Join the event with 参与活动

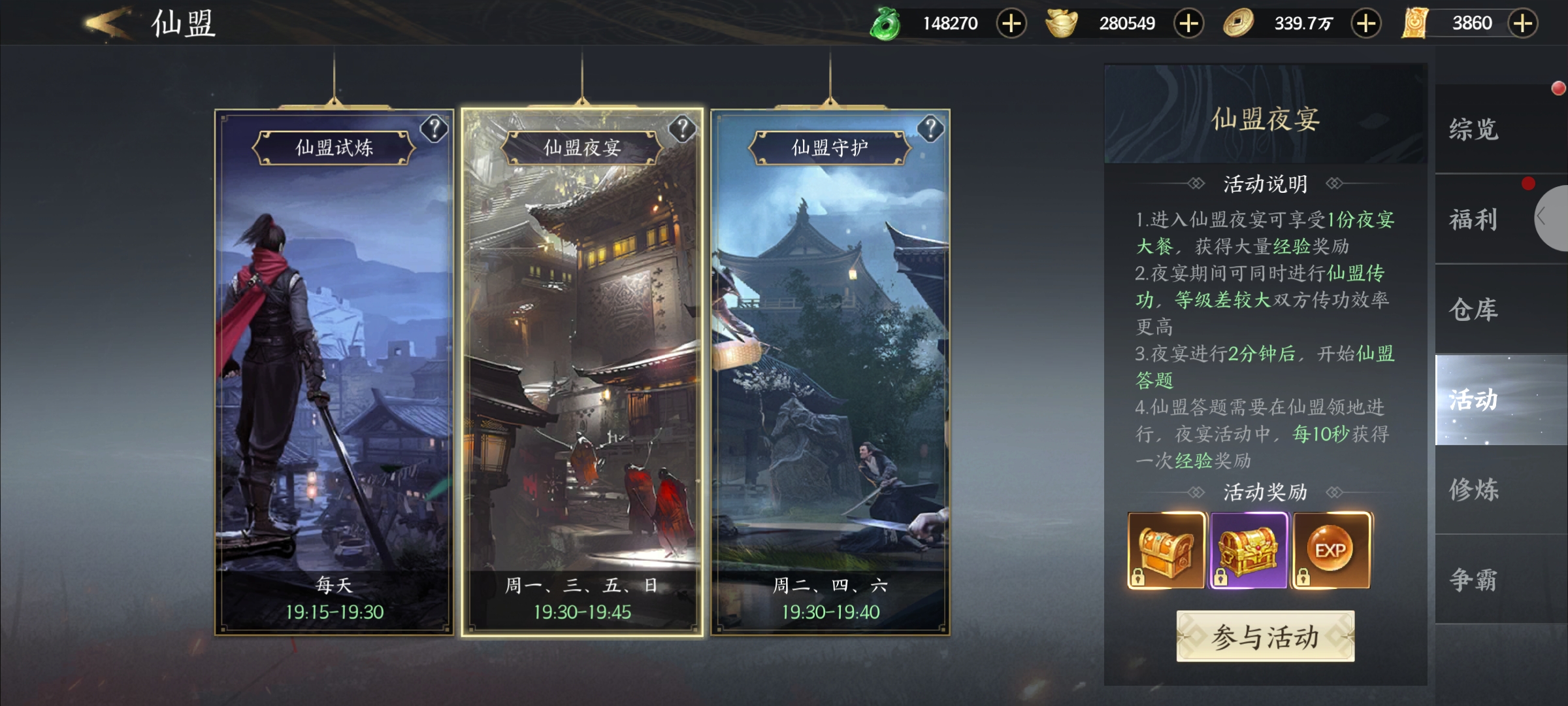(x=1265, y=637)
